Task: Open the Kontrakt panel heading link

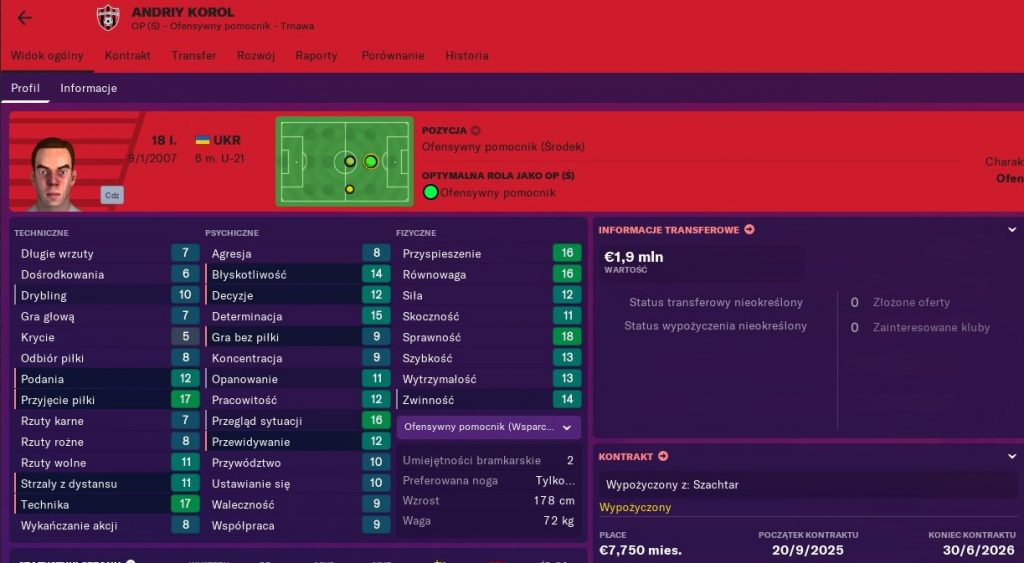Action: coord(633,457)
